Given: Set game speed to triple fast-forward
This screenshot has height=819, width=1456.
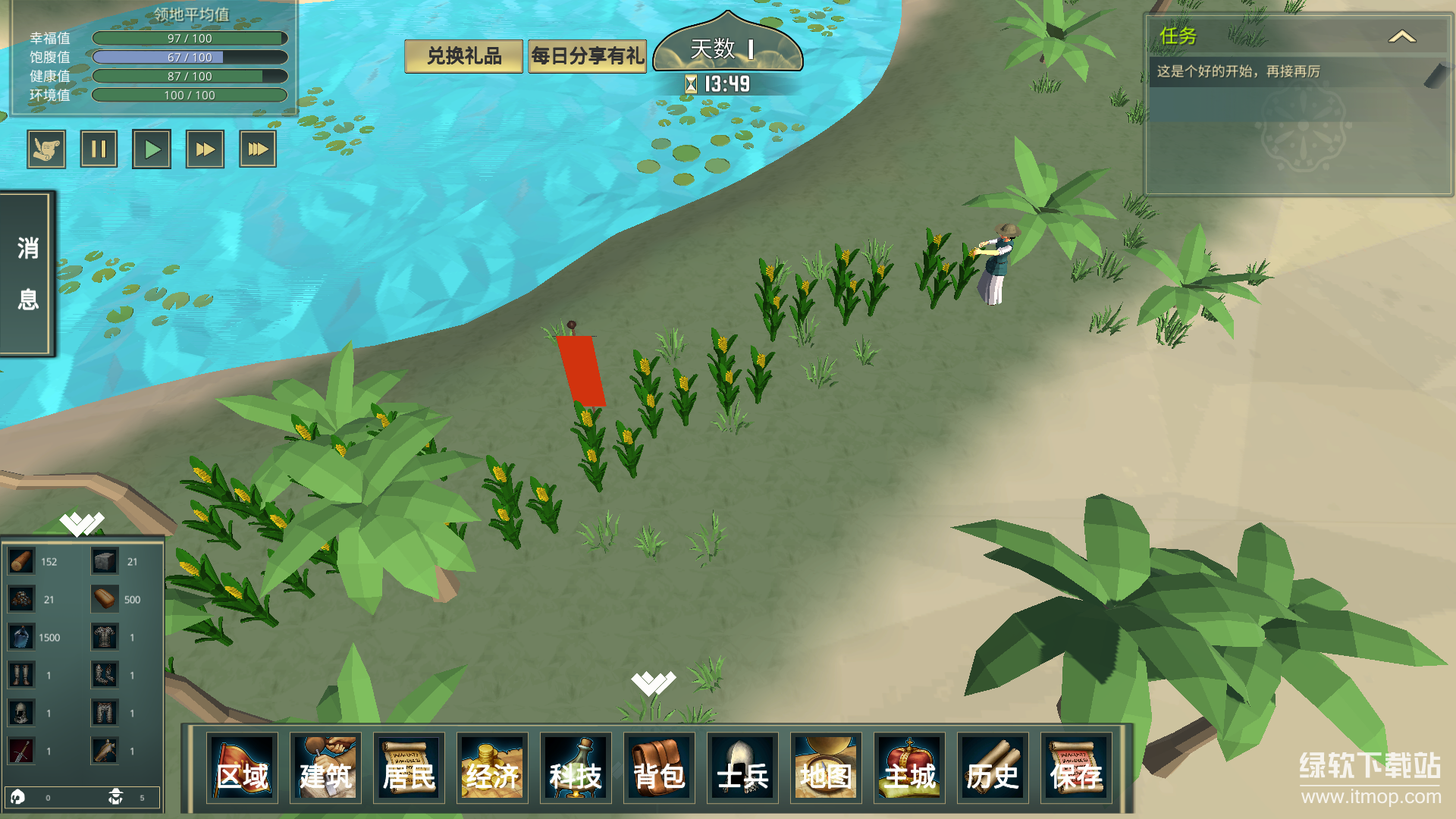Looking at the screenshot, I should [258, 149].
